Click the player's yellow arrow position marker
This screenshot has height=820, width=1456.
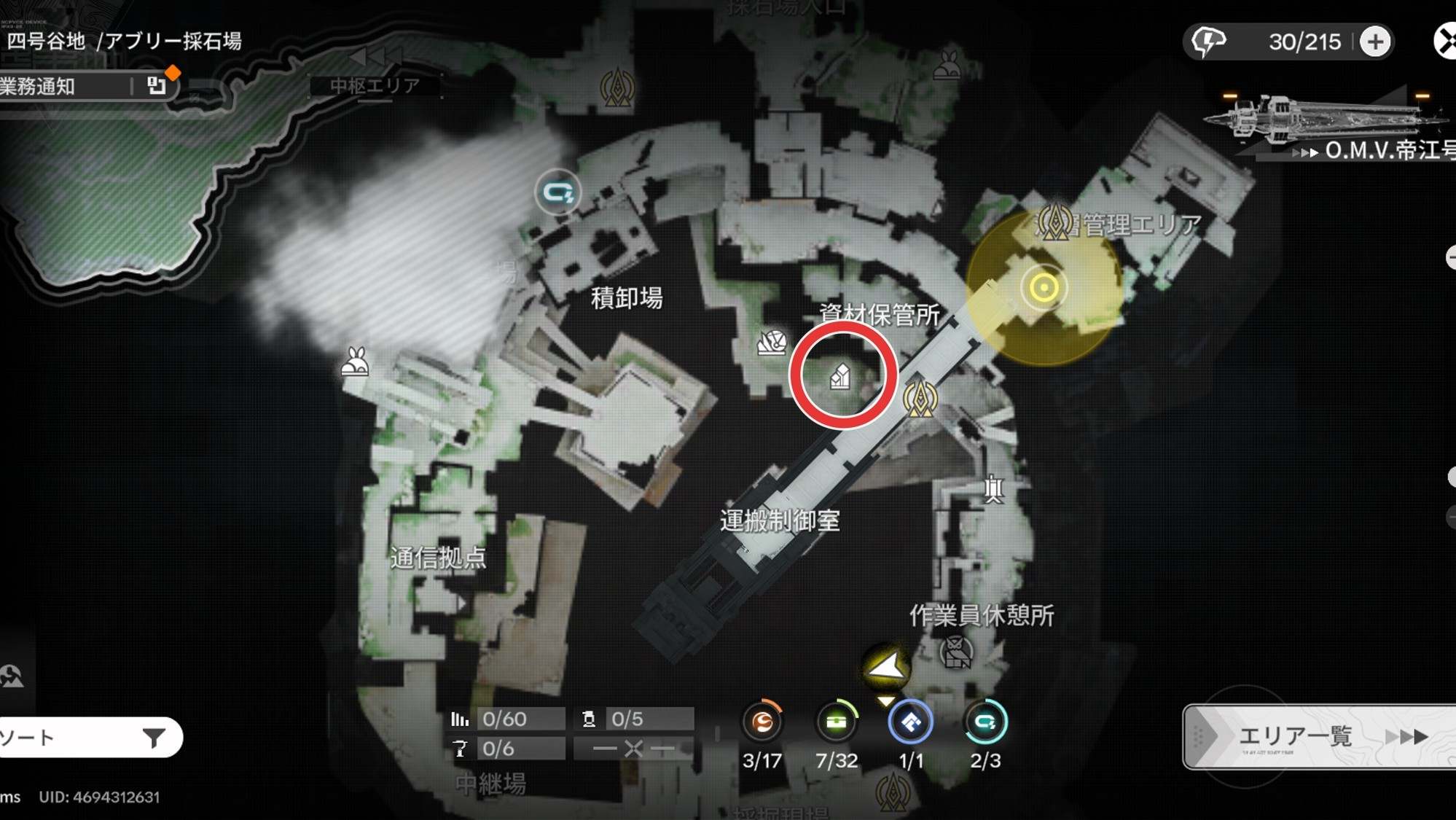(x=886, y=667)
